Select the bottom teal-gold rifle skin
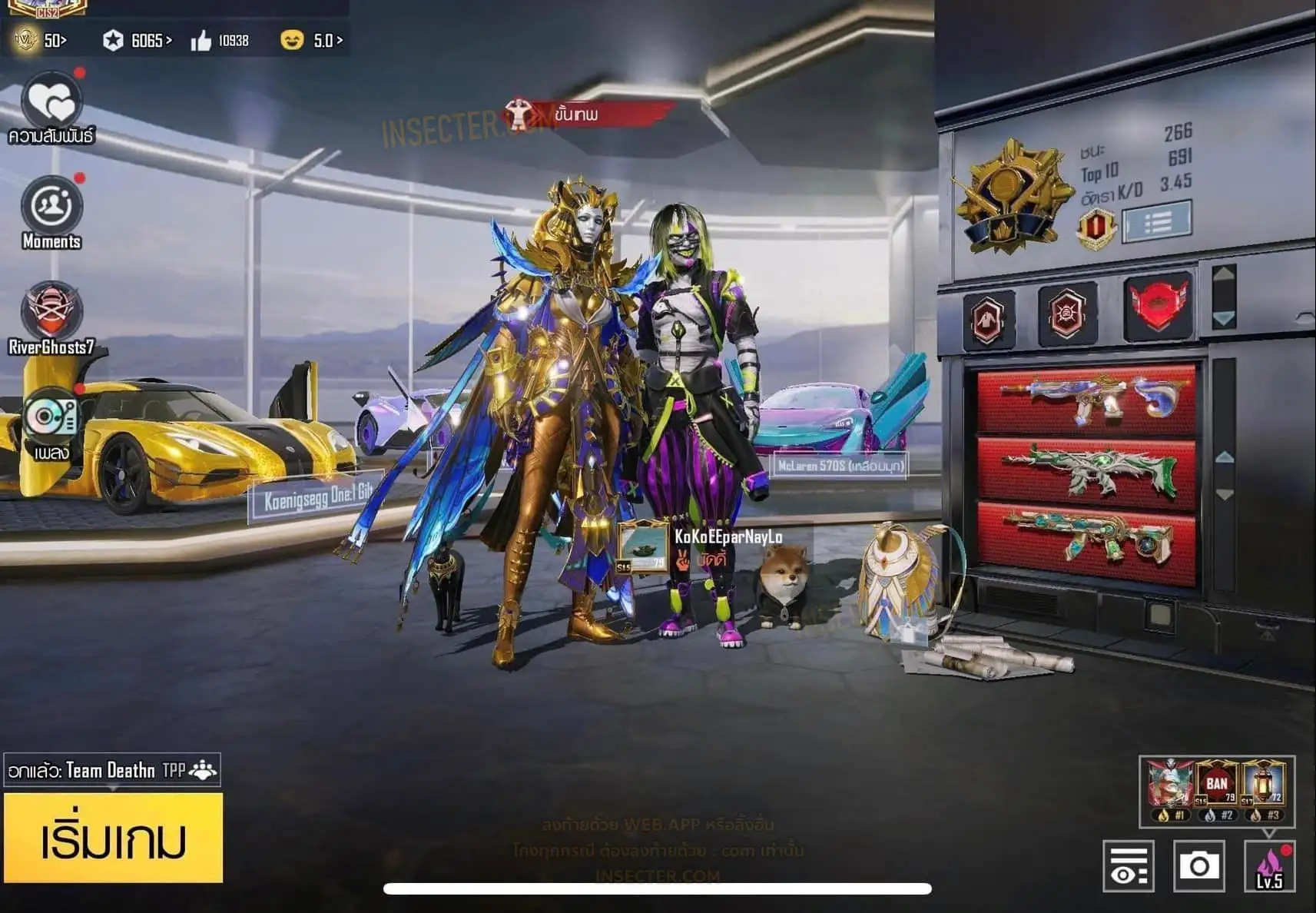Image resolution: width=1316 pixels, height=913 pixels. pos(1086,539)
